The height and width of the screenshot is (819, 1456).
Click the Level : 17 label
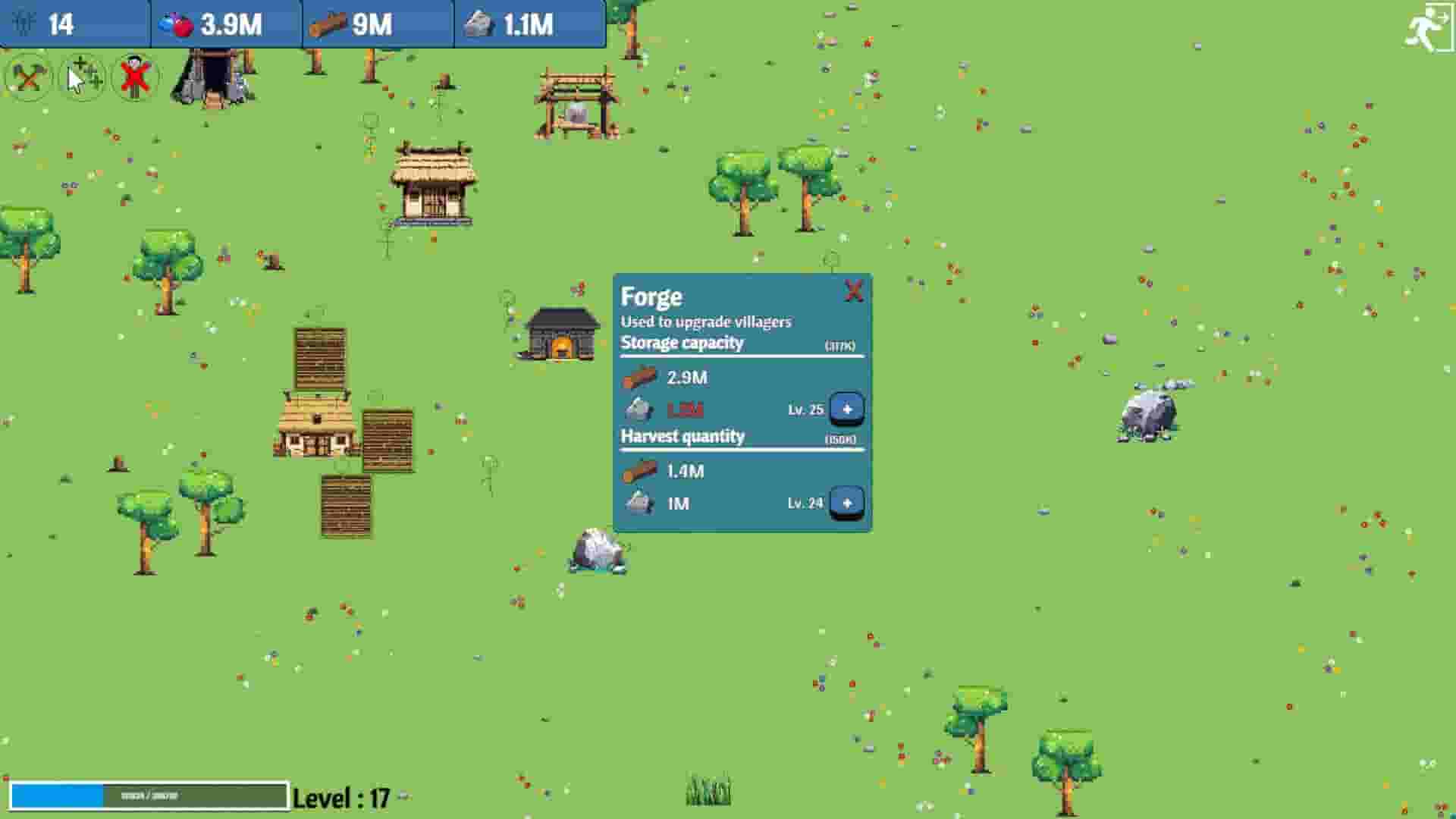click(x=341, y=796)
